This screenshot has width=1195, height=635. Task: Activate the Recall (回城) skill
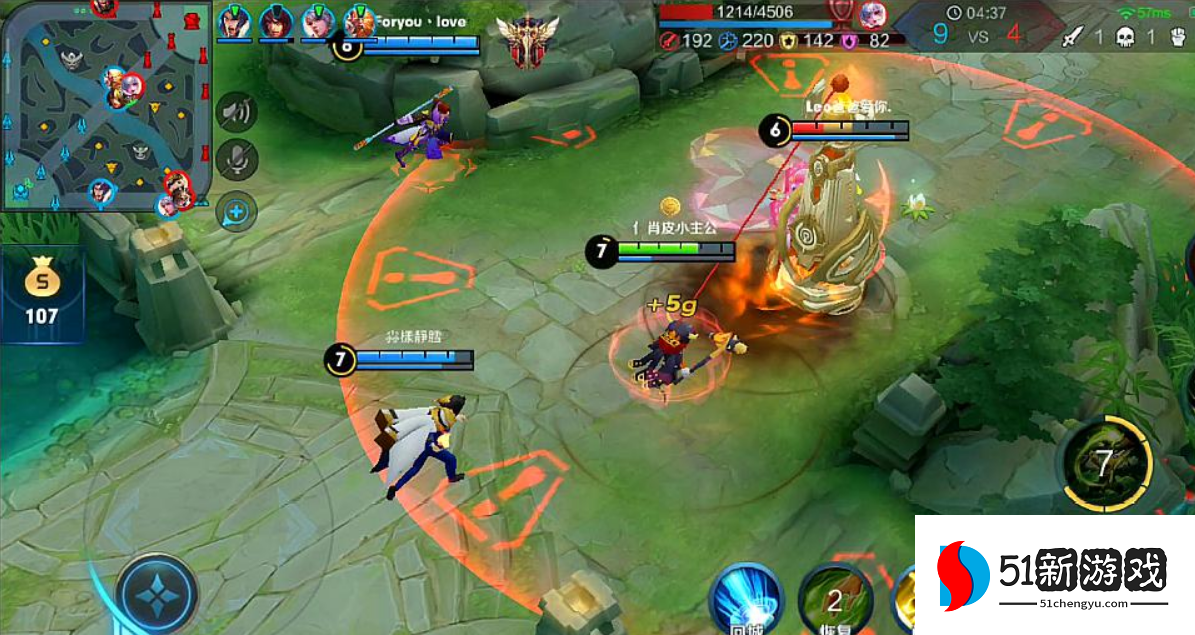[x=745, y=599]
